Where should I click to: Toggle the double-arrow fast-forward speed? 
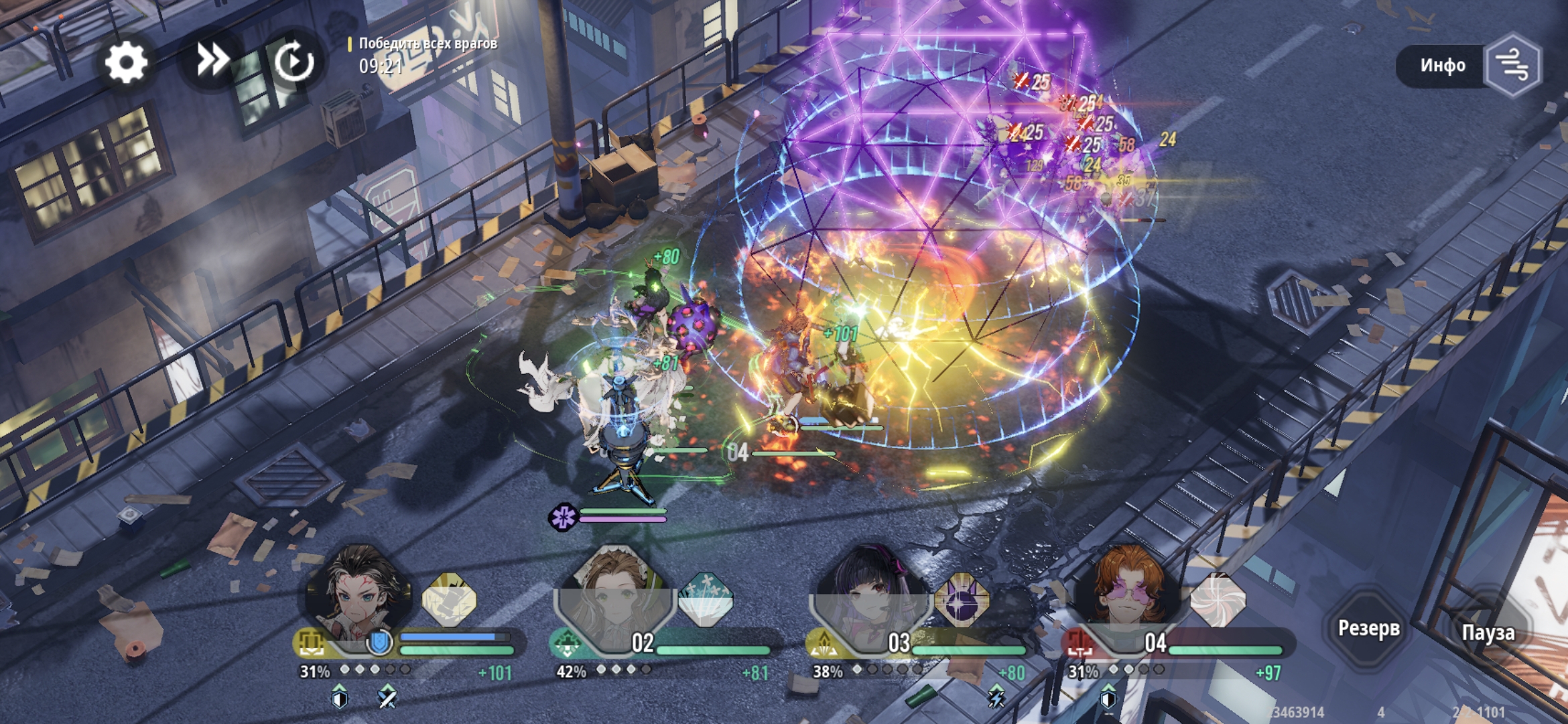pos(212,62)
